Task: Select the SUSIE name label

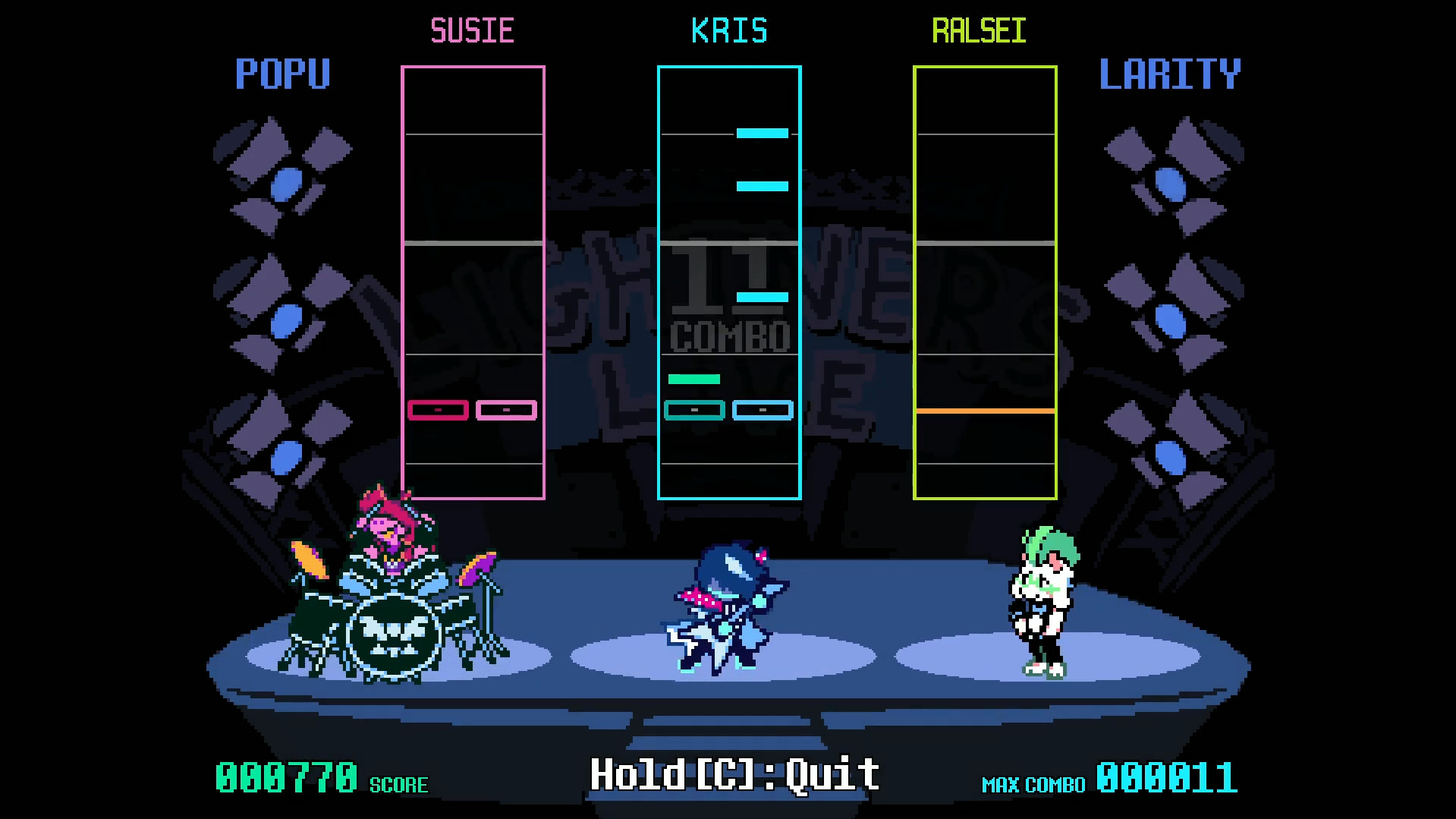Action: click(x=473, y=30)
